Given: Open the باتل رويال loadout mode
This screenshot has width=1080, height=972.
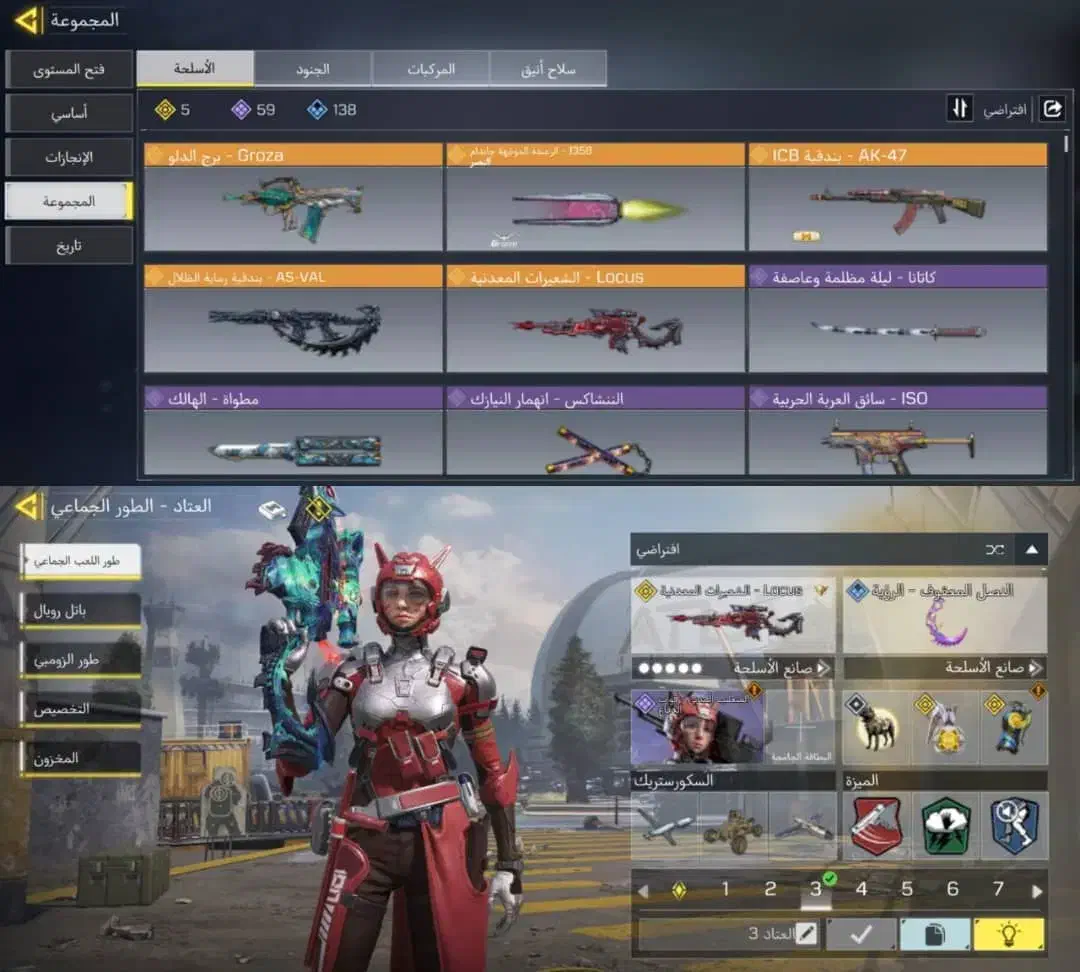Looking at the screenshot, I should (80, 611).
